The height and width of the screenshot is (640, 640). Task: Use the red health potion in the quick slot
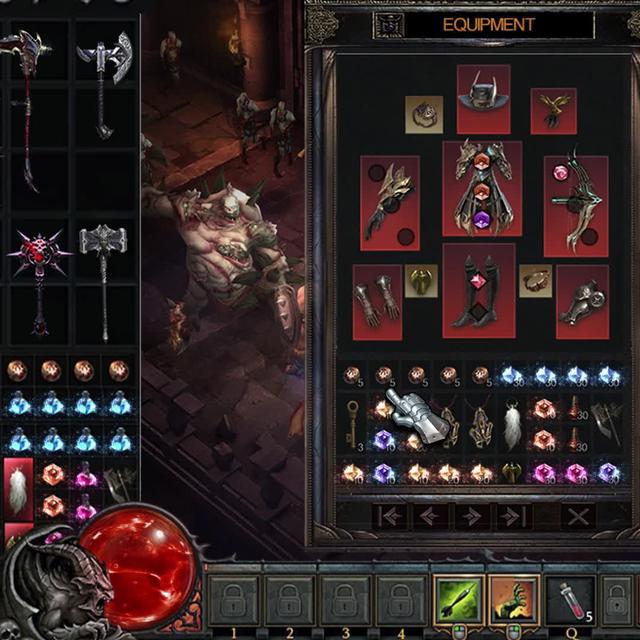click(569, 600)
